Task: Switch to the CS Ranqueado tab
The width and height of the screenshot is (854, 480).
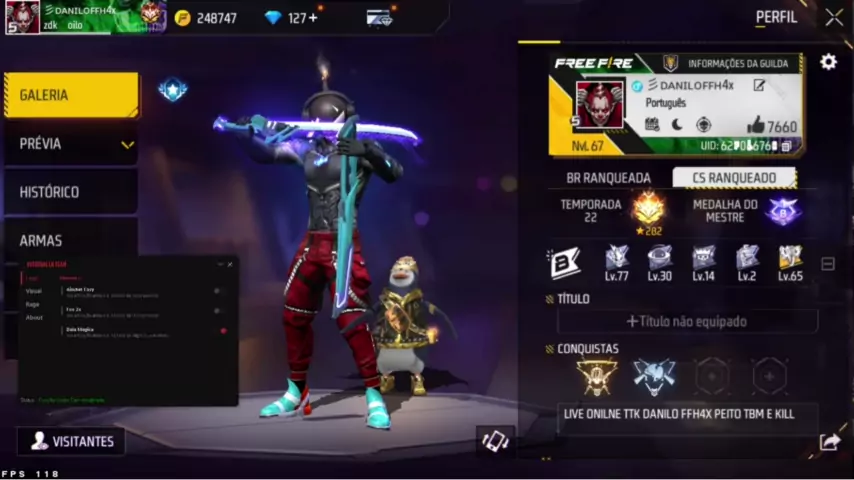Action: pyautogui.click(x=734, y=178)
